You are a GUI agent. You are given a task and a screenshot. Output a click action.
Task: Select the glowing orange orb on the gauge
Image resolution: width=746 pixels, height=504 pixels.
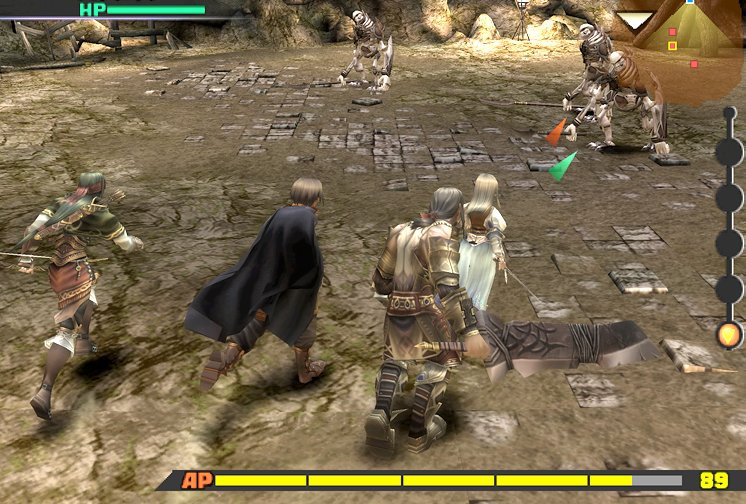click(730, 335)
